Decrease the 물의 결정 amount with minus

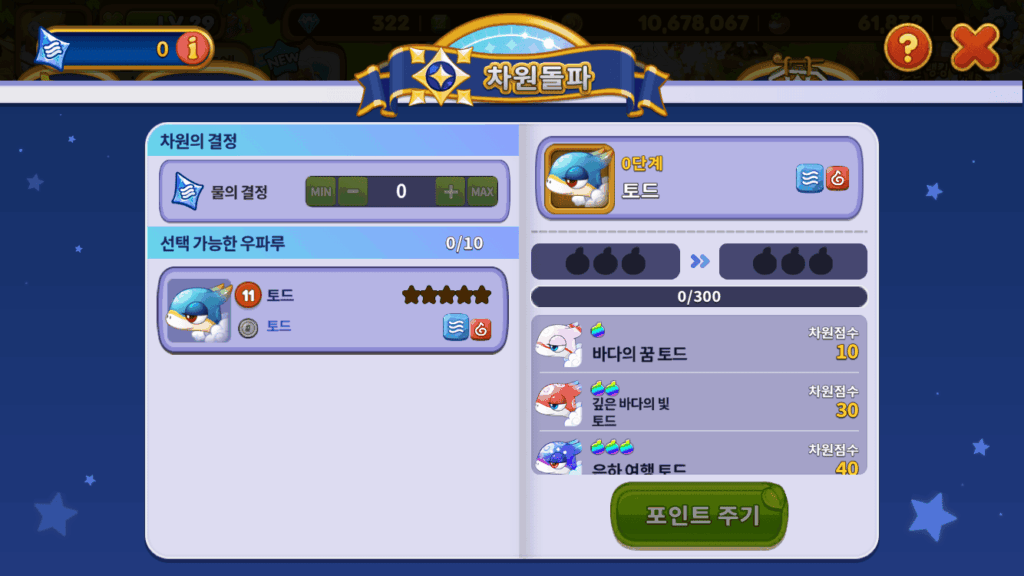[x=352, y=191]
